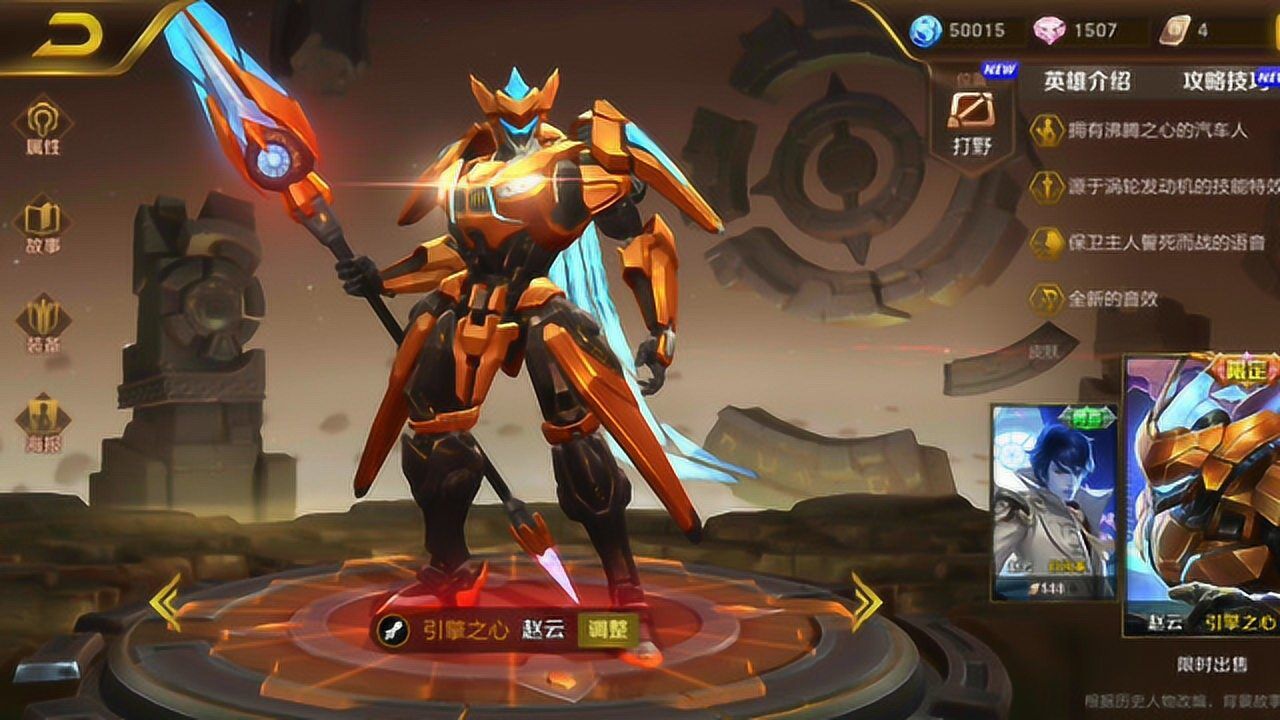Image resolution: width=1280 pixels, height=720 pixels.
Task: Show the next skin with right arrow
Action: point(866,602)
